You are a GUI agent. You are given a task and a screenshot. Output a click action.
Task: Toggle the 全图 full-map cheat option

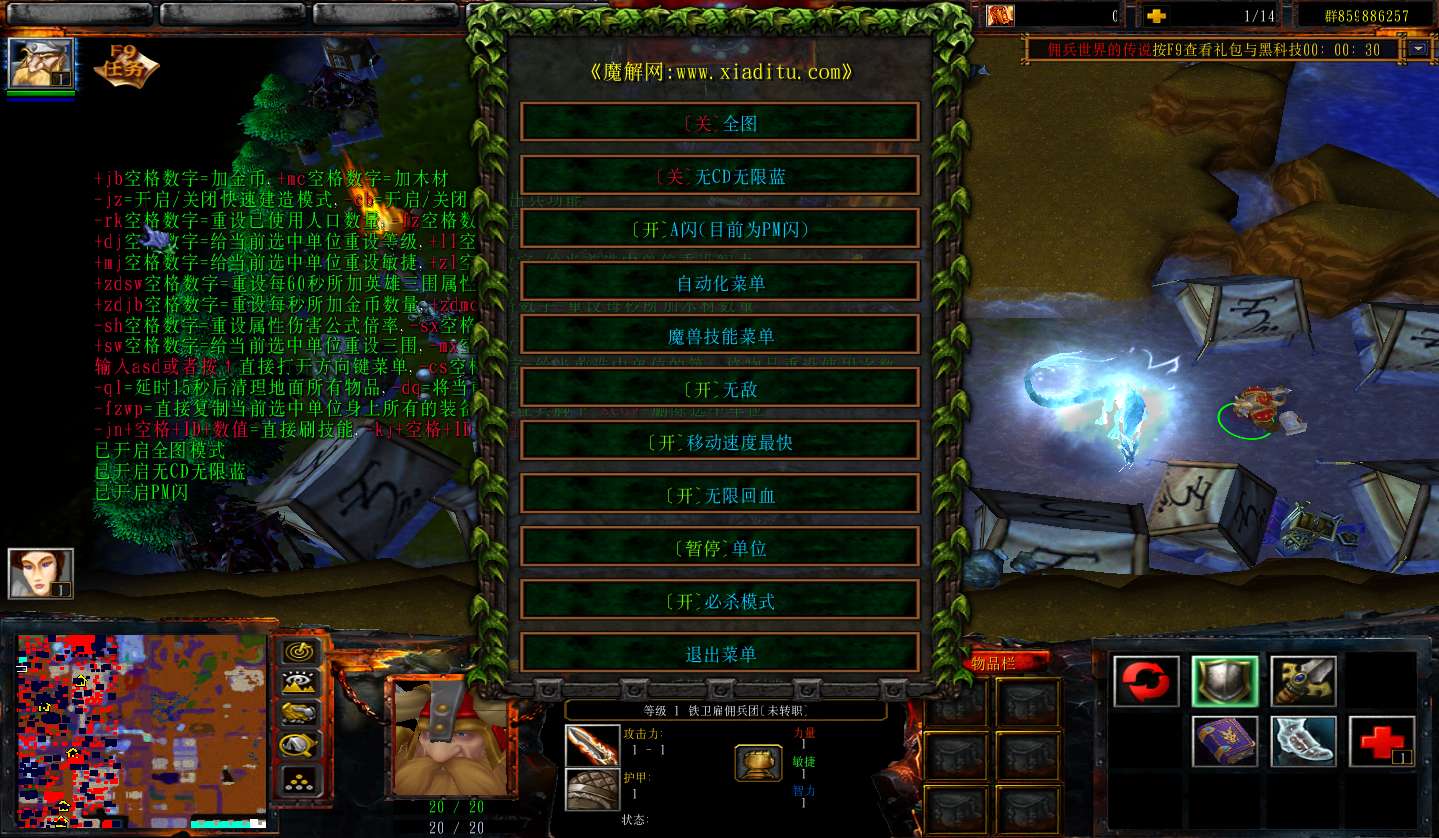(x=719, y=123)
